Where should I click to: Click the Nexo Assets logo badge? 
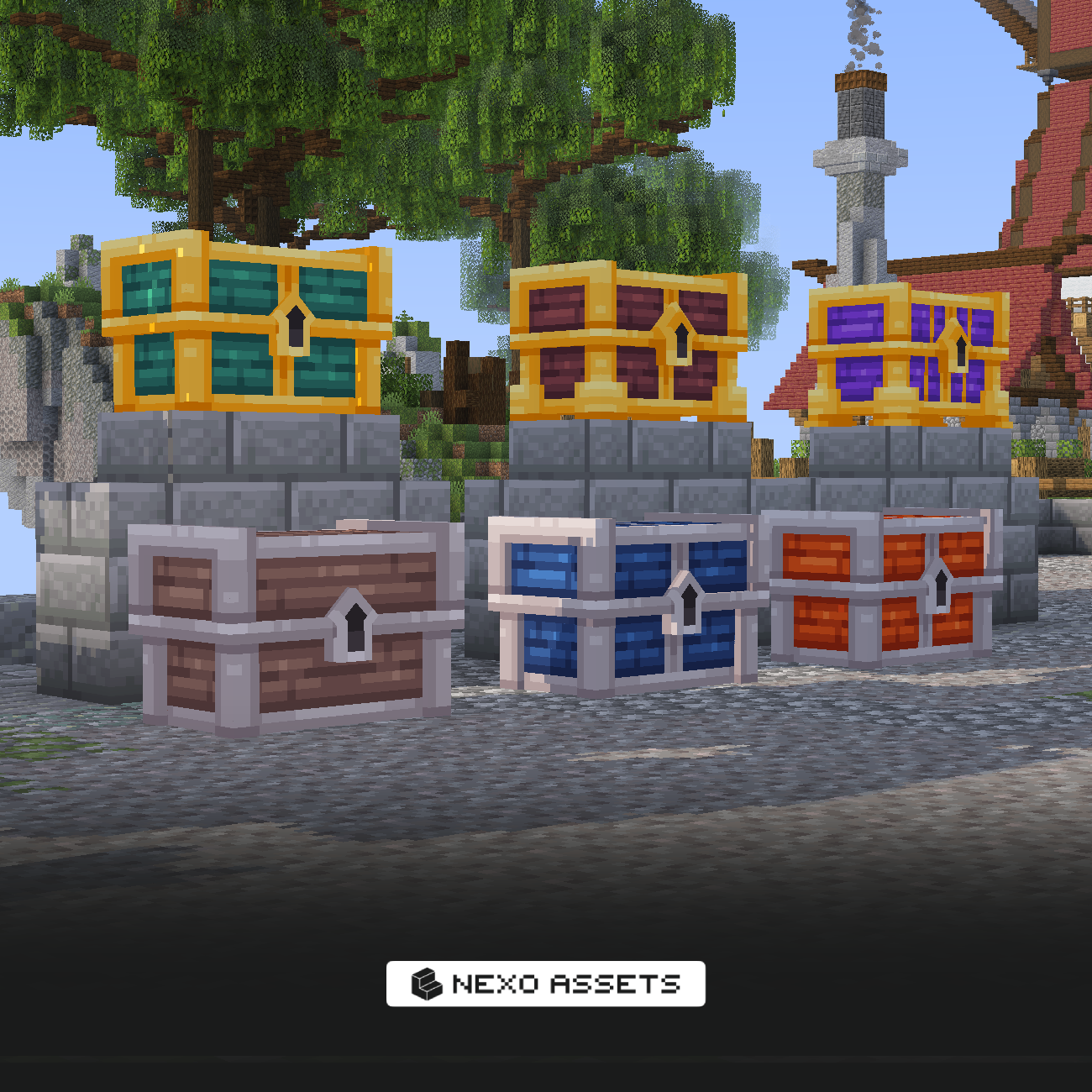[x=545, y=984]
